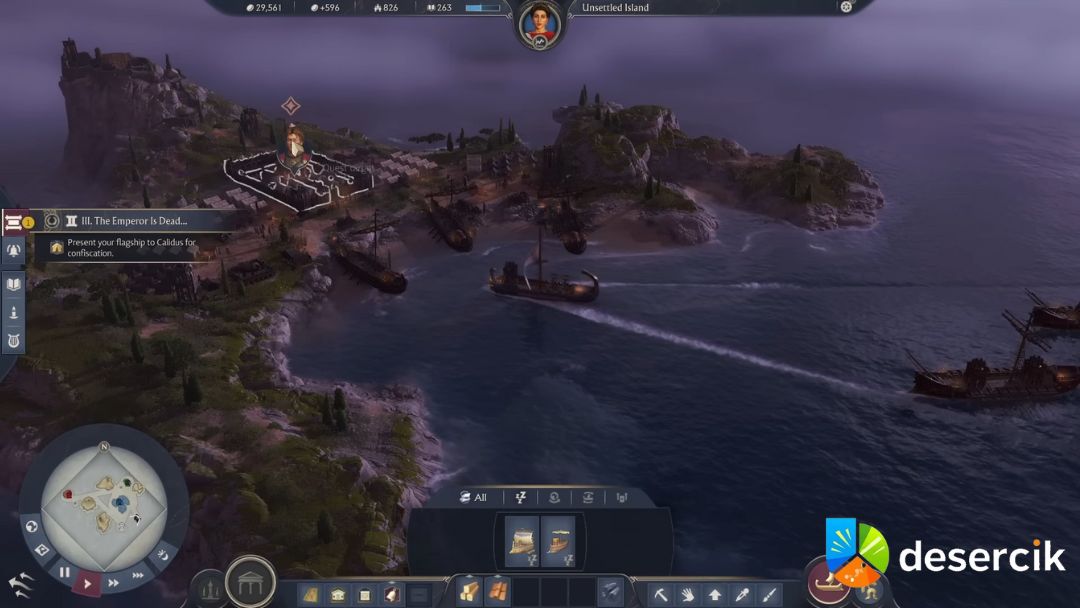Pause the game speed

tap(64, 573)
